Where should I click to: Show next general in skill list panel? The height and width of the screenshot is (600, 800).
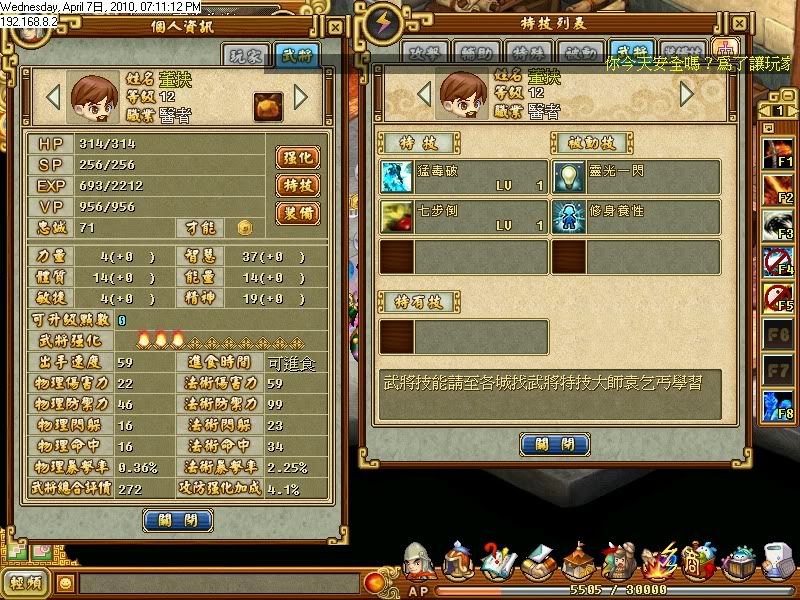coord(687,94)
